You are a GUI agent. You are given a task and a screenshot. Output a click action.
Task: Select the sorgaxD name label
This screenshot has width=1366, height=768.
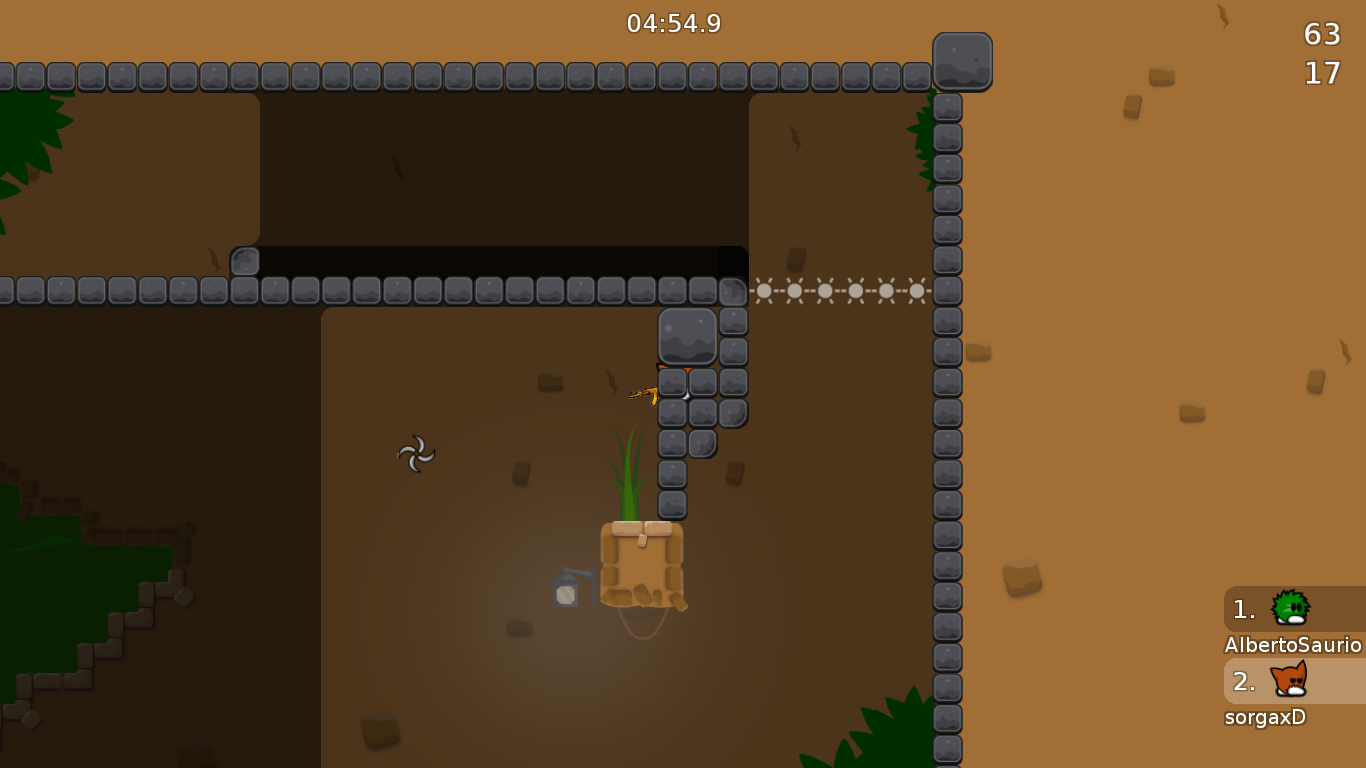[x=1263, y=717]
